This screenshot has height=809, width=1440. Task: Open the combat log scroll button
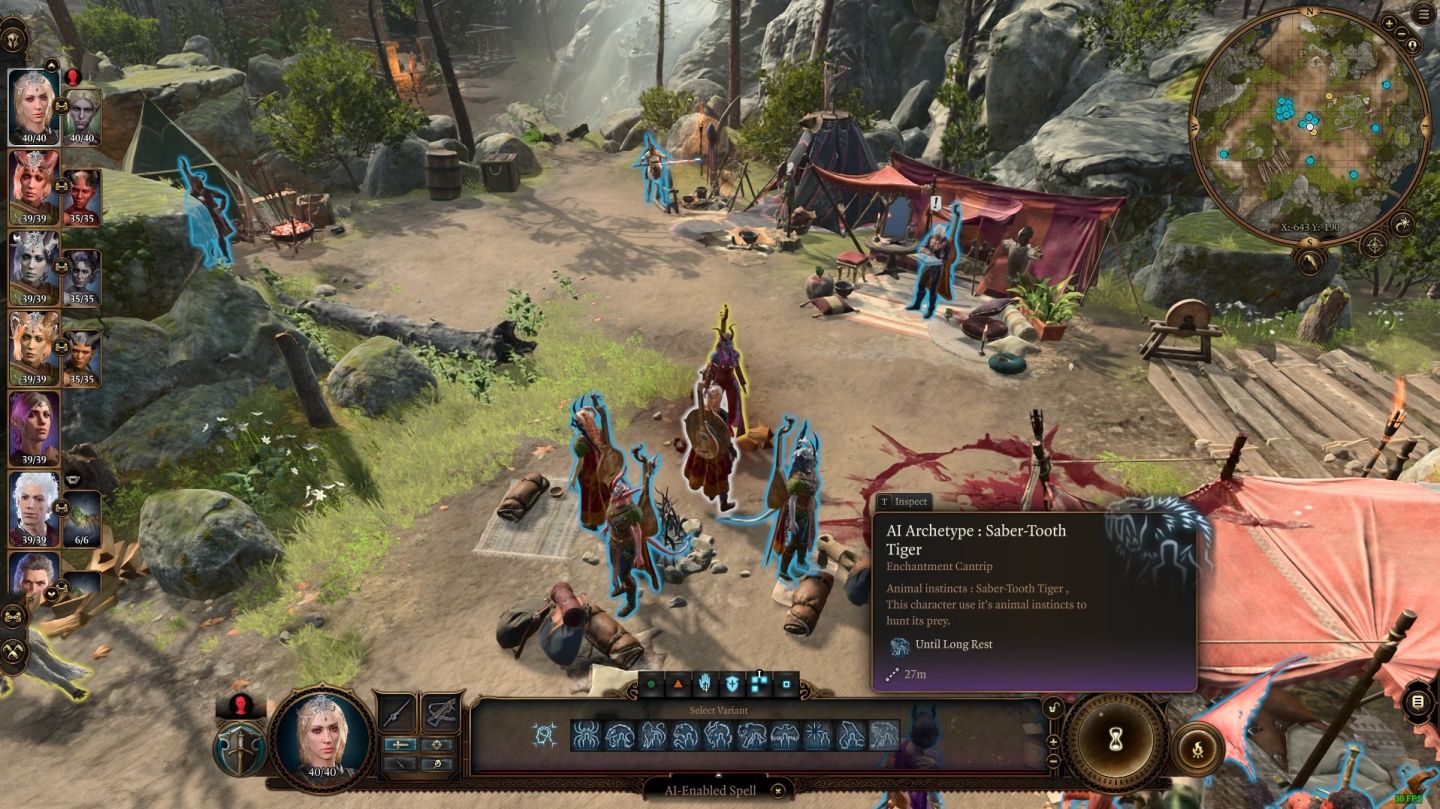pos(1417,702)
